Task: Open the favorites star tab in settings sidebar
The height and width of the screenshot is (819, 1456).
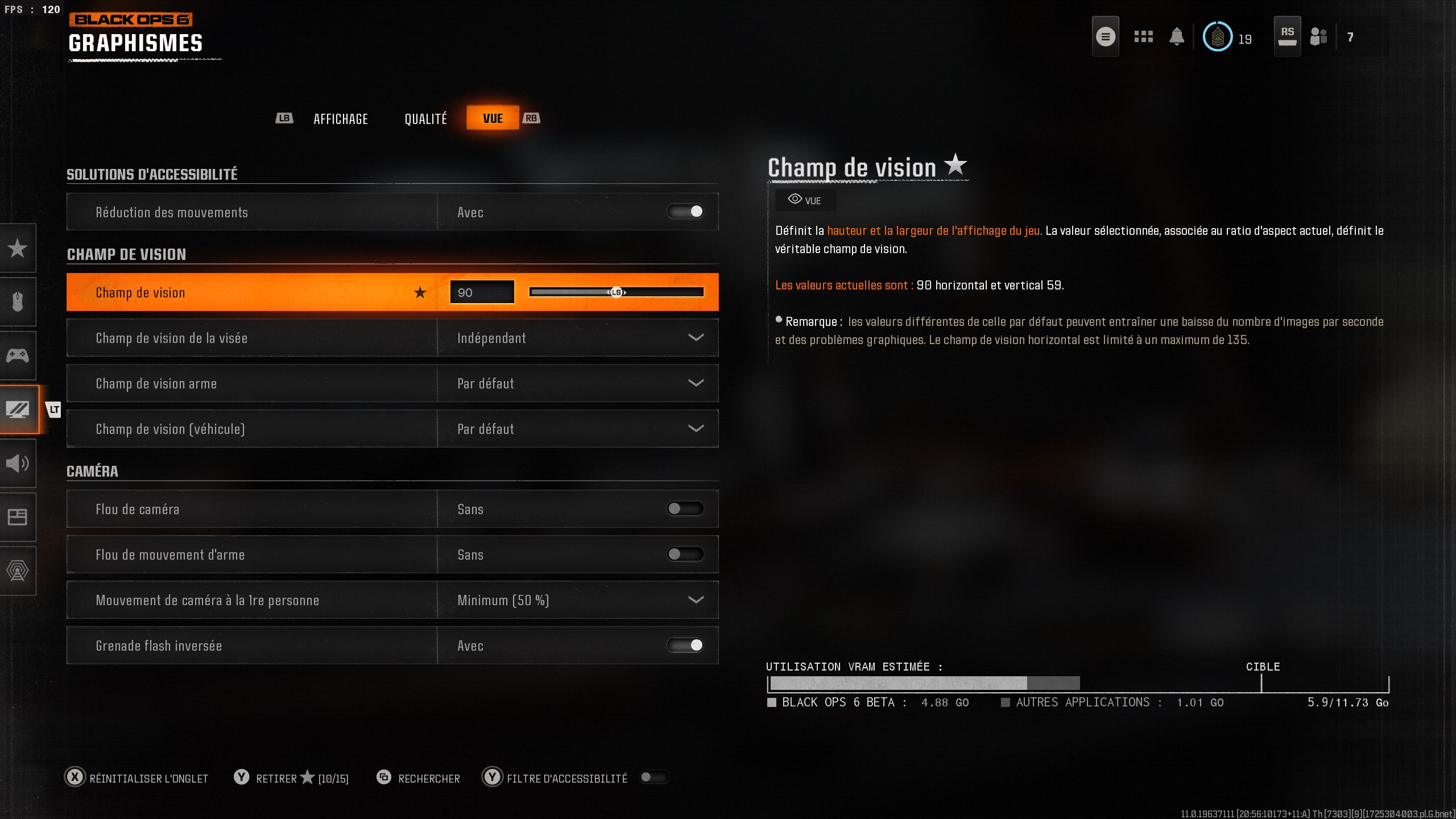Action: 17,249
